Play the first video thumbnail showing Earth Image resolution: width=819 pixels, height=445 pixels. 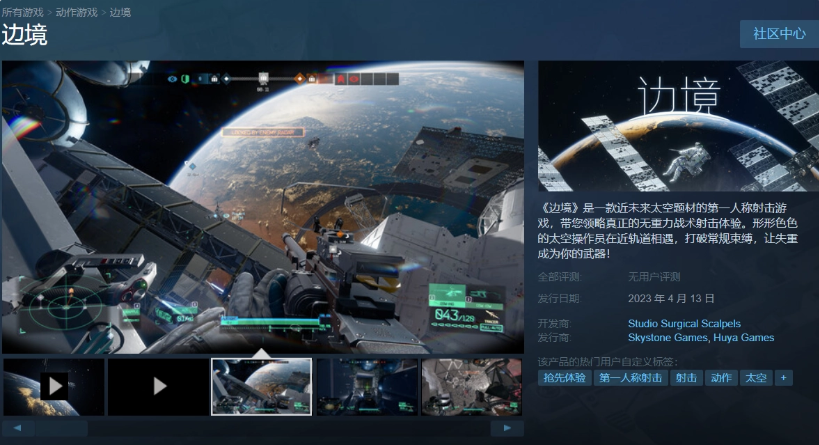coord(53,386)
